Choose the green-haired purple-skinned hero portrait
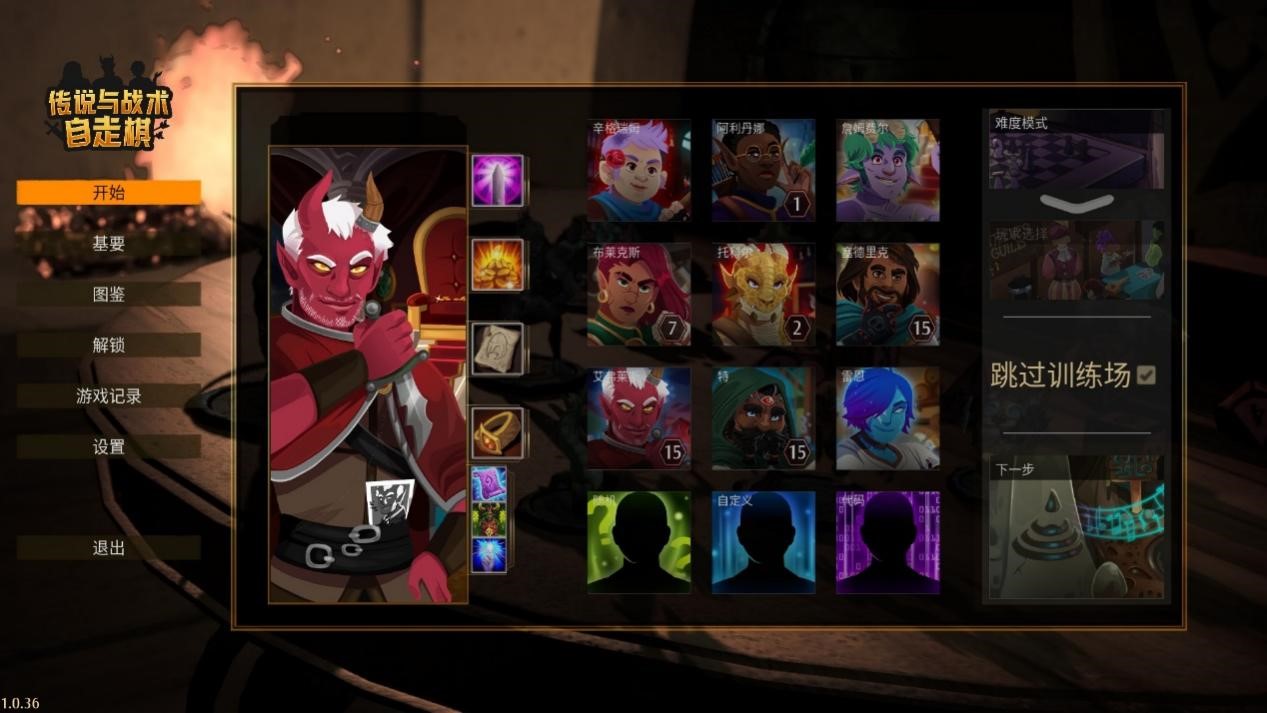 (x=887, y=170)
